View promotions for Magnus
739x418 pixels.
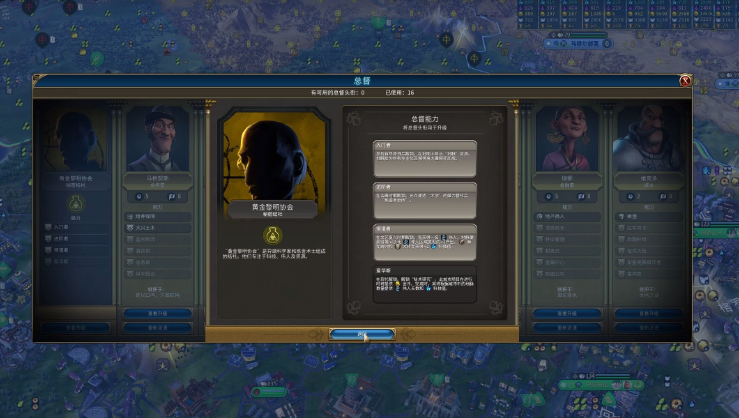(158, 313)
